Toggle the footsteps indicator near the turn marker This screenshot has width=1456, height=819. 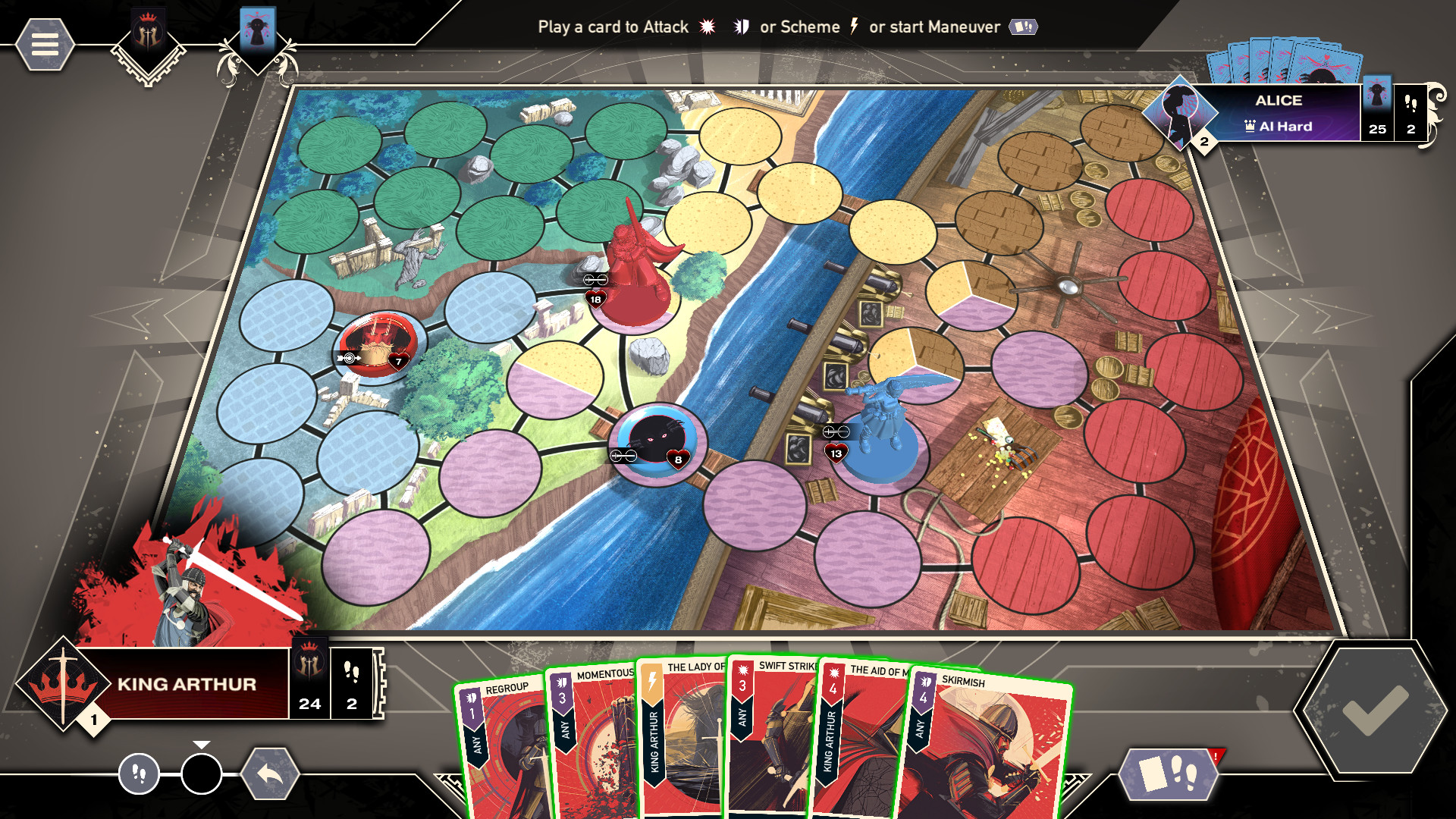(x=138, y=775)
